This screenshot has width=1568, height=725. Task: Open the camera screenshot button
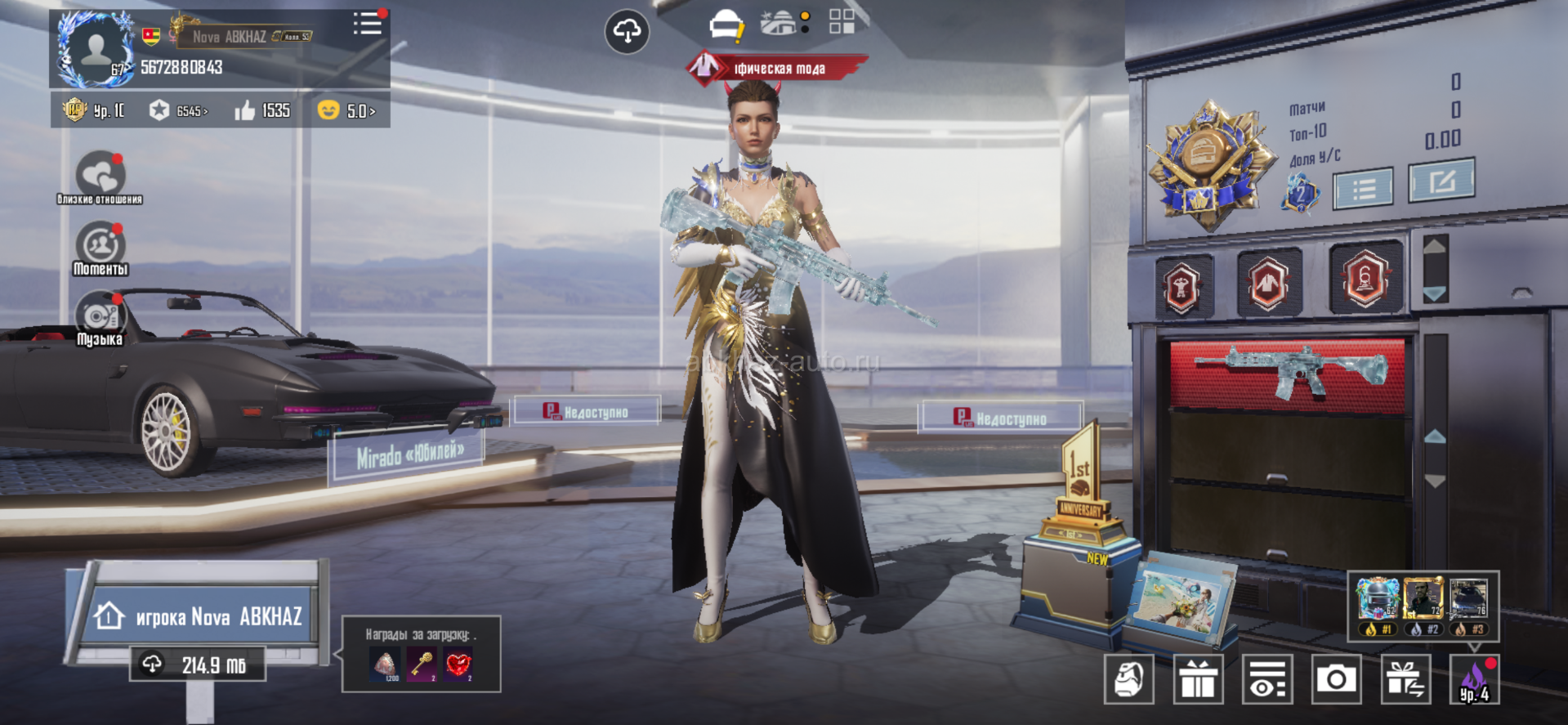pos(1336,678)
